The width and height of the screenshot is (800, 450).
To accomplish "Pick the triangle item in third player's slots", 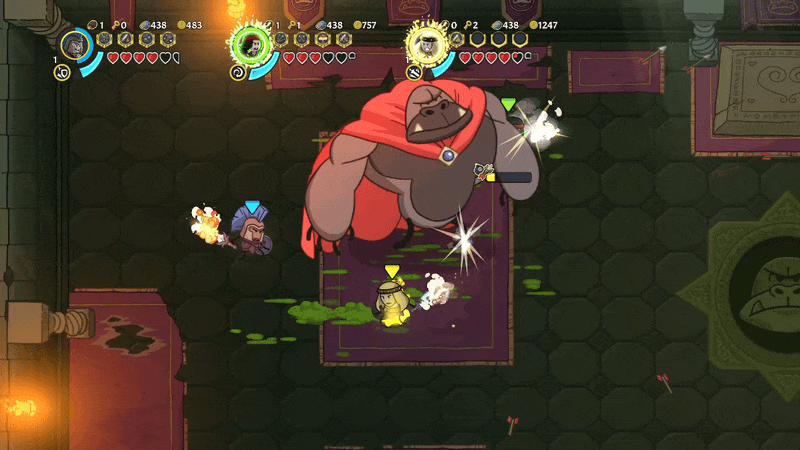I will click(x=457, y=39).
